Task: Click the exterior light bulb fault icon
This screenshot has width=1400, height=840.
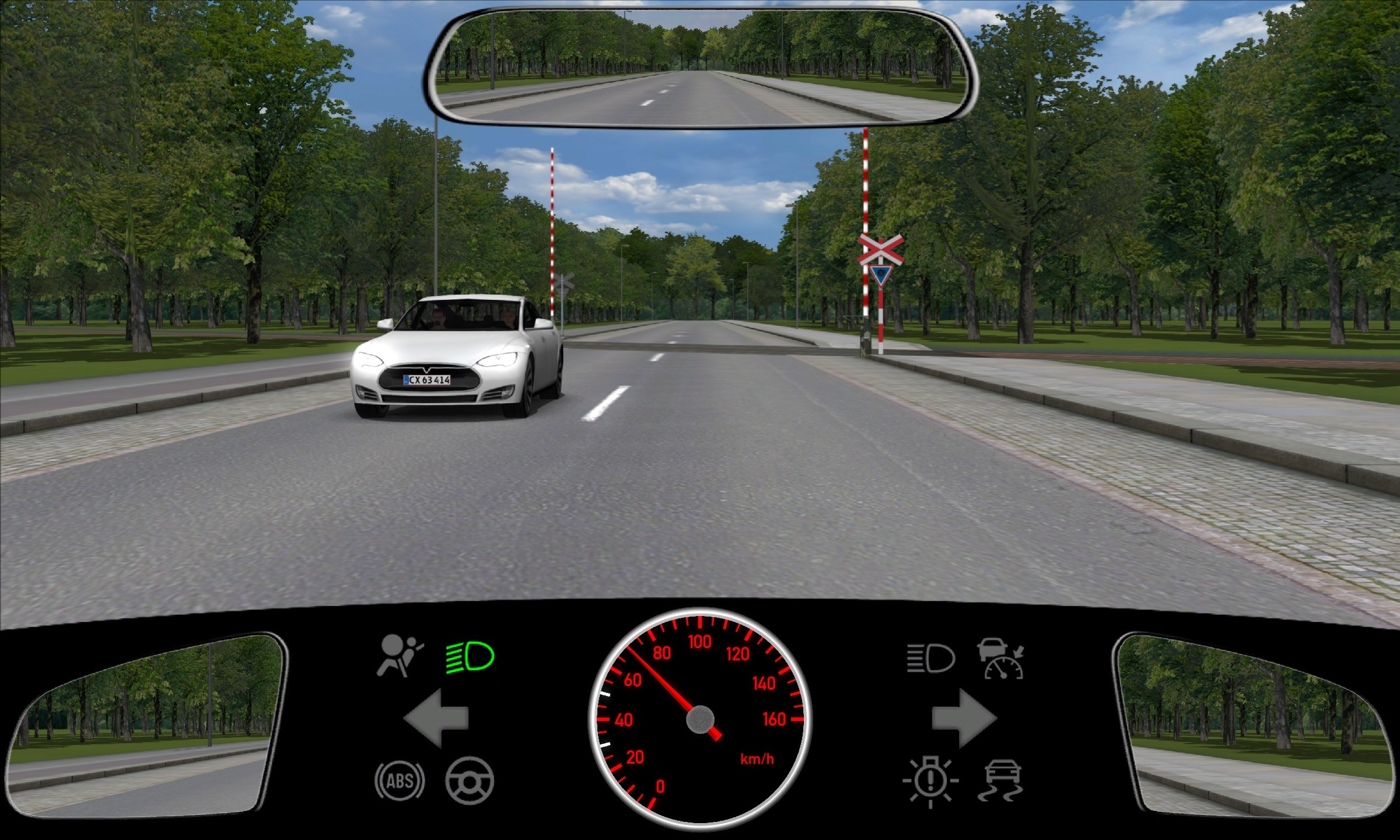Action: [x=930, y=780]
